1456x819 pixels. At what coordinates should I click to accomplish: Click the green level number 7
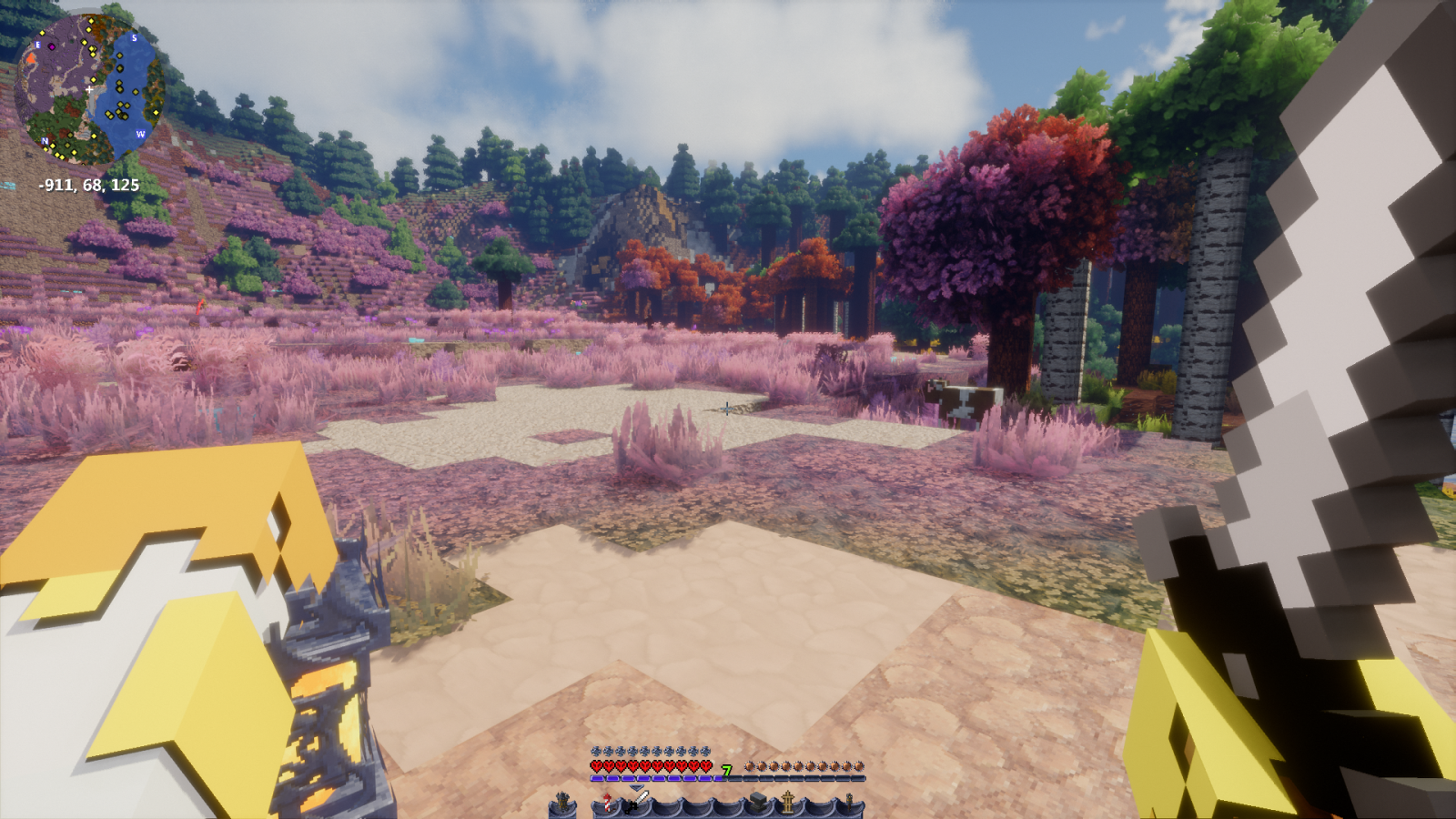click(725, 770)
